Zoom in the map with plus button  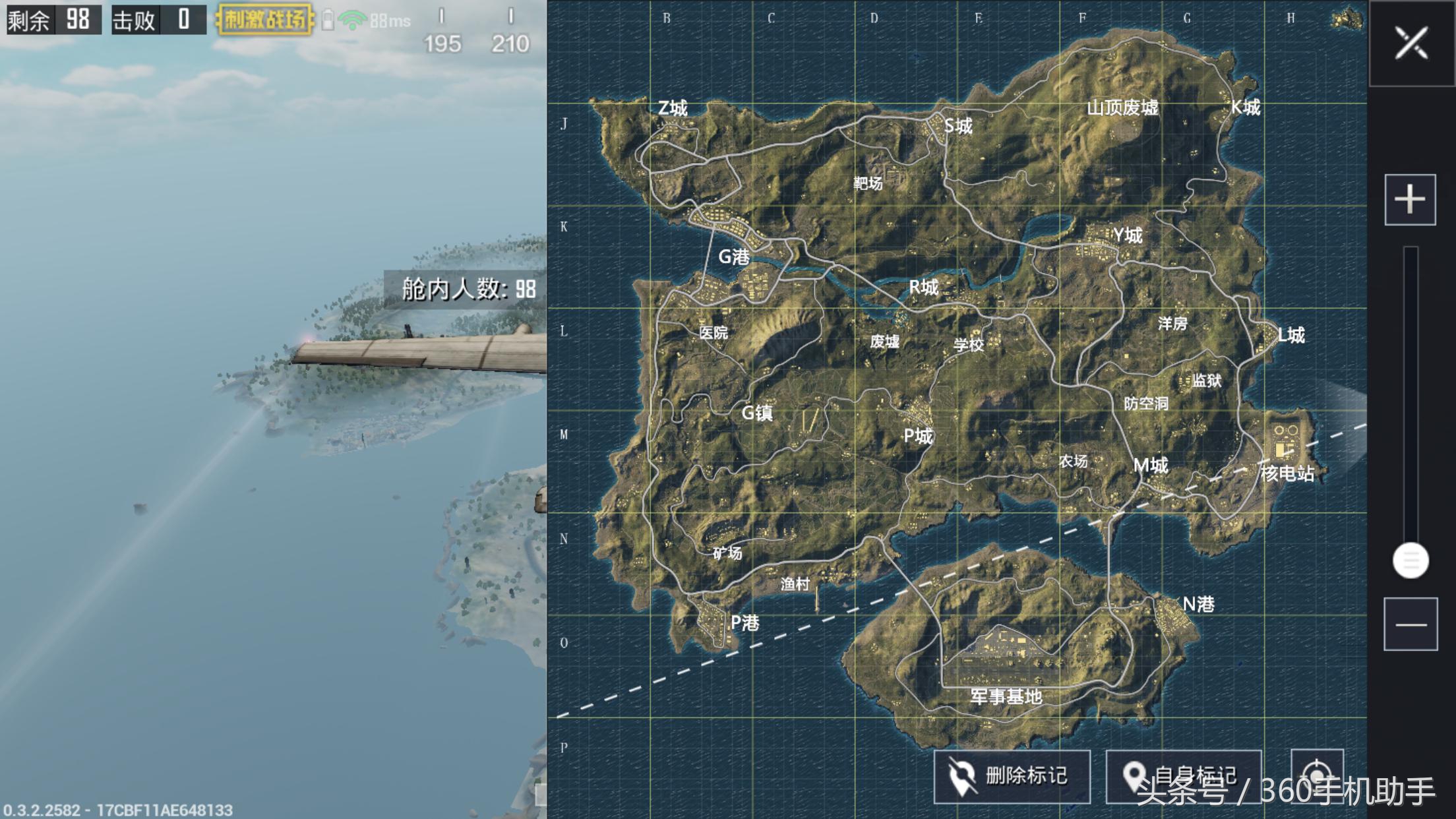[1410, 199]
